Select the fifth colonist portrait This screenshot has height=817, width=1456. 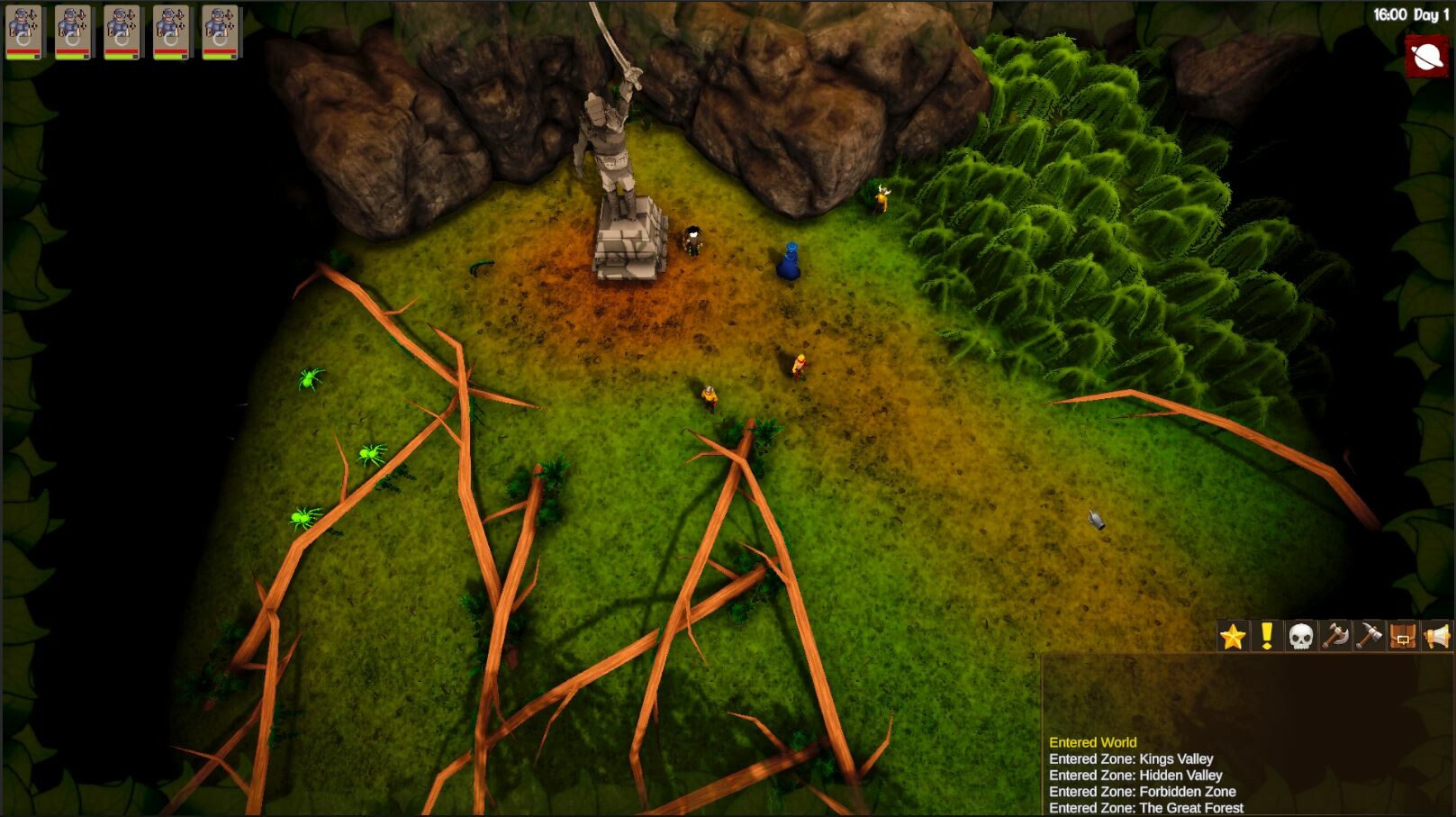[x=222, y=27]
